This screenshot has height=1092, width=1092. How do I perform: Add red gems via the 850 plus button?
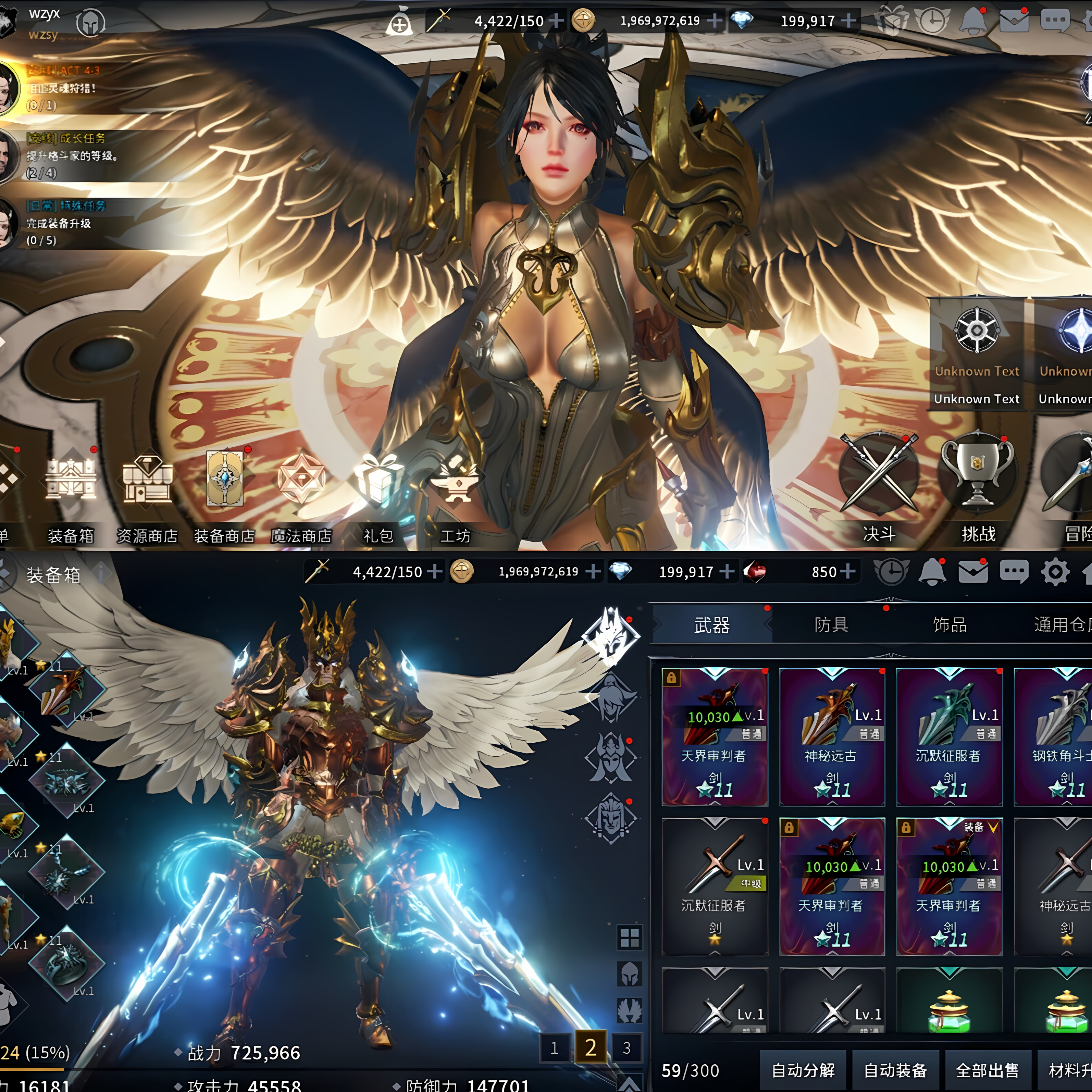(x=848, y=571)
